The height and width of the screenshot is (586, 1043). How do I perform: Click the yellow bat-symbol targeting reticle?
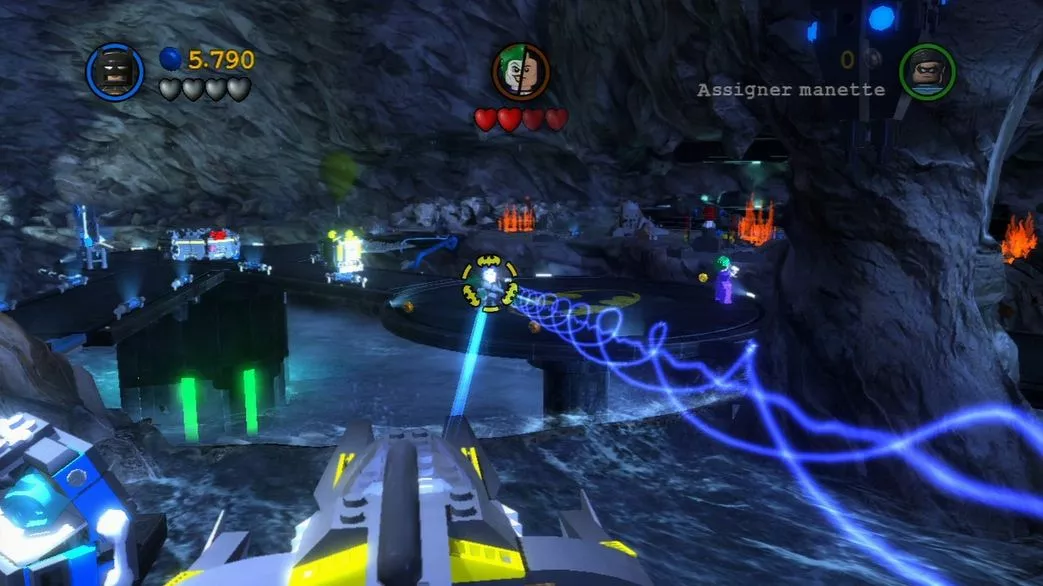pyautogui.click(x=489, y=284)
